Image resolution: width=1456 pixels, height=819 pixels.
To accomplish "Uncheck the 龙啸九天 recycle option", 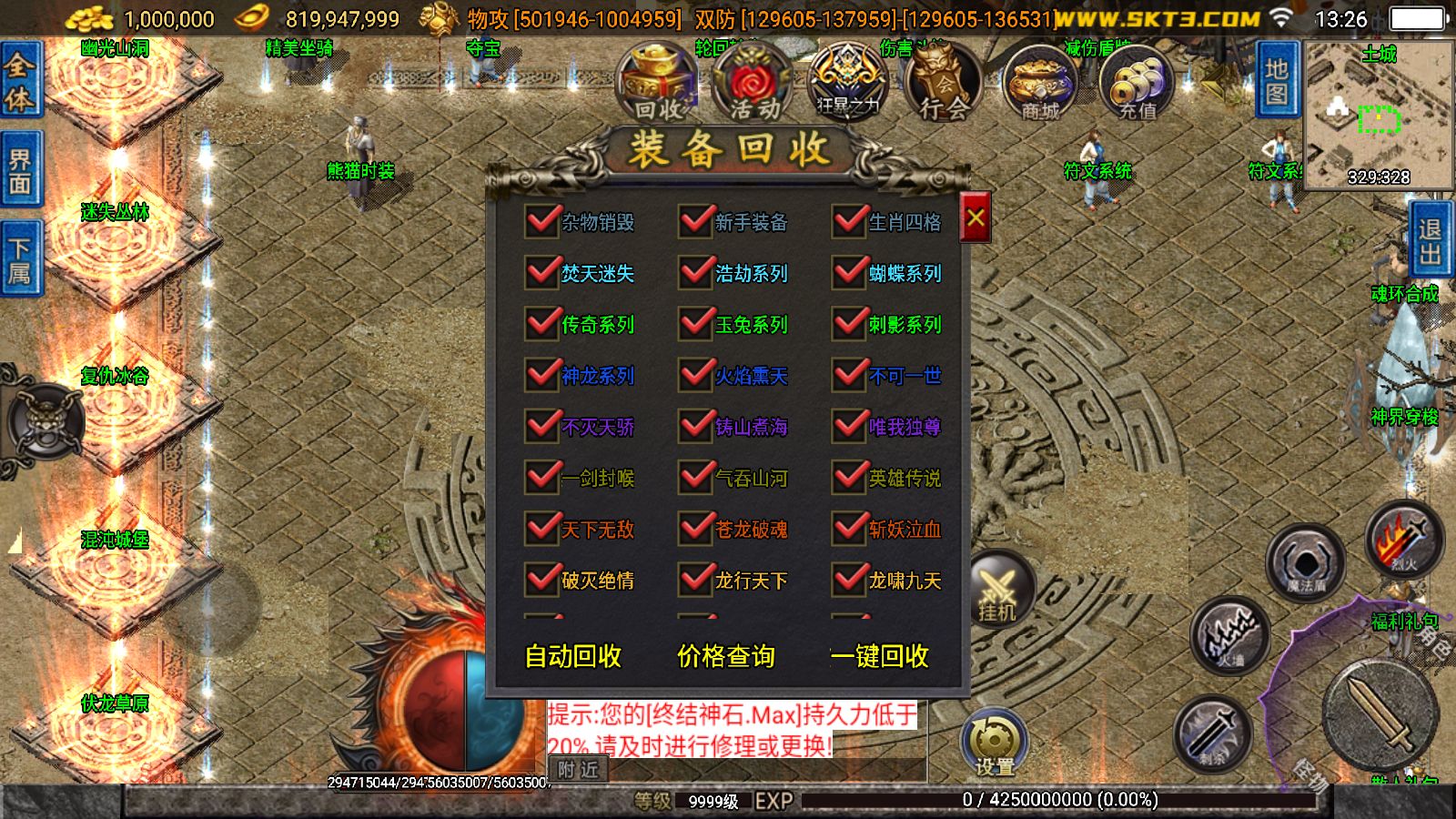I will [x=849, y=580].
